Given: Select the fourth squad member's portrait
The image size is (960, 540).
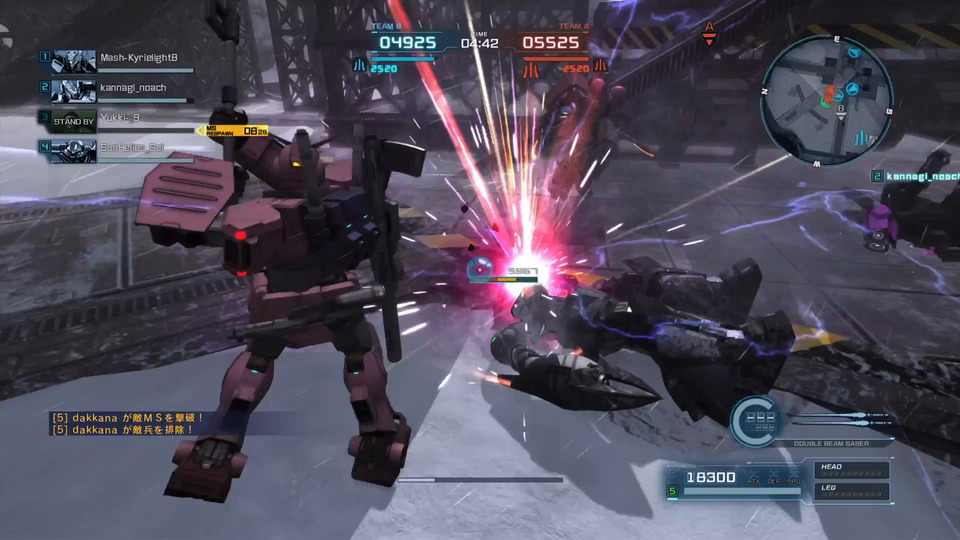Looking at the screenshot, I should [73, 151].
